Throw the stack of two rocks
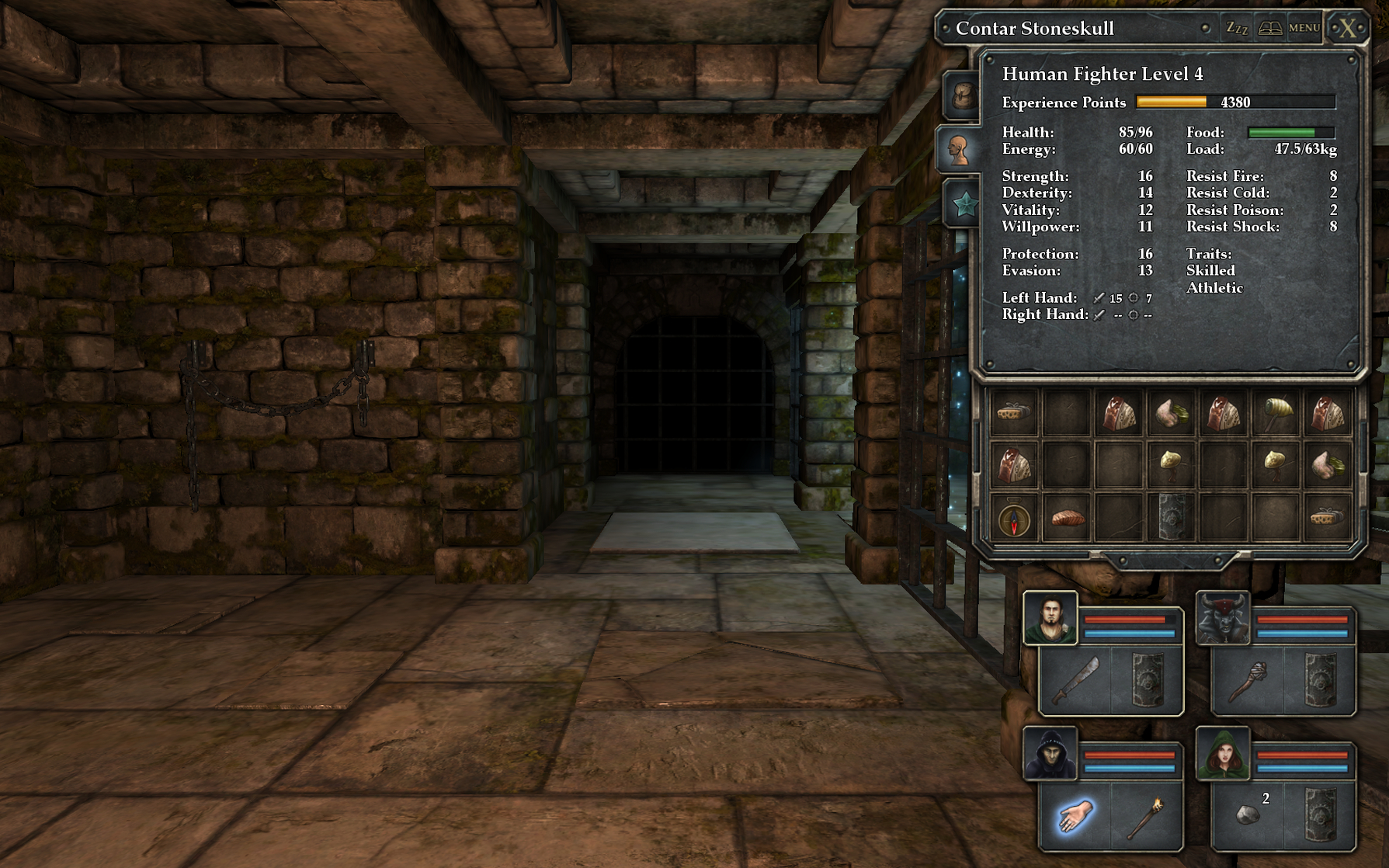Image resolution: width=1389 pixels, height=868 pixels. point(1248,815)
